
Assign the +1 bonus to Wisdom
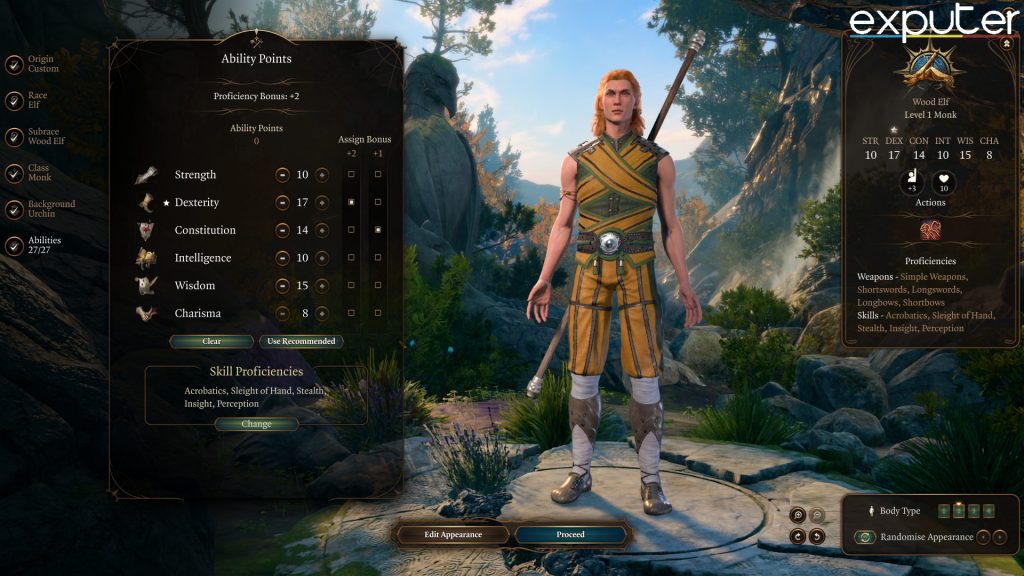coord(377,286)
